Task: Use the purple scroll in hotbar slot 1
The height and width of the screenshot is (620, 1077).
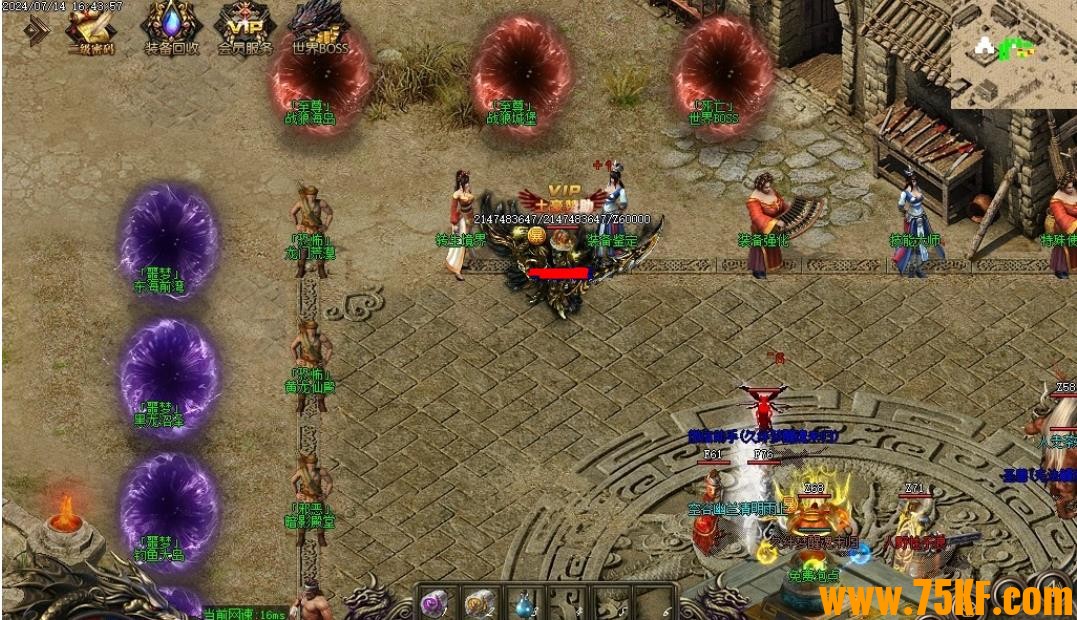Action: (x=435, y=603)
